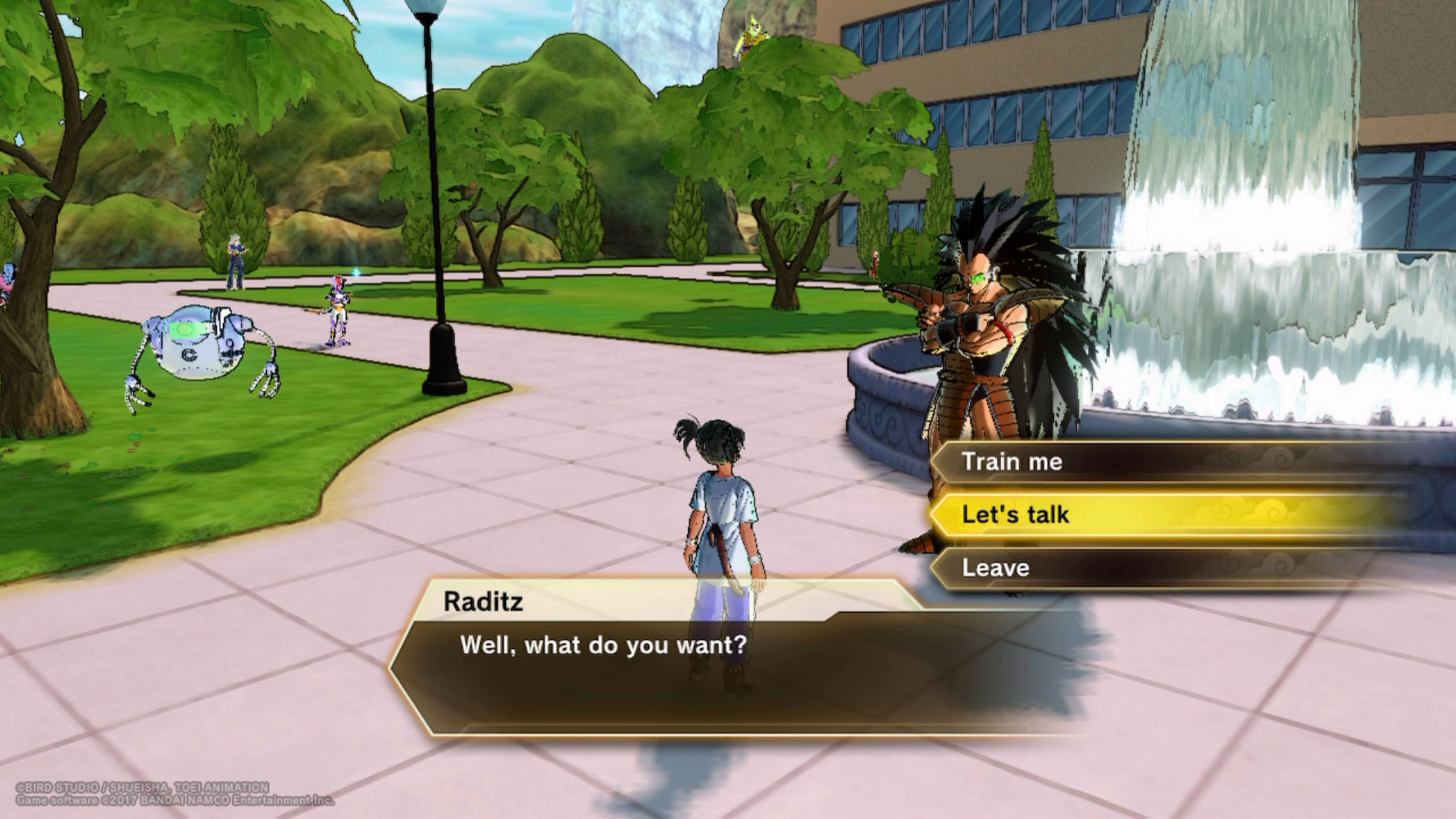
Task: Choose the 'Train me' dialogue option
Action: [x=1012, y=462]
